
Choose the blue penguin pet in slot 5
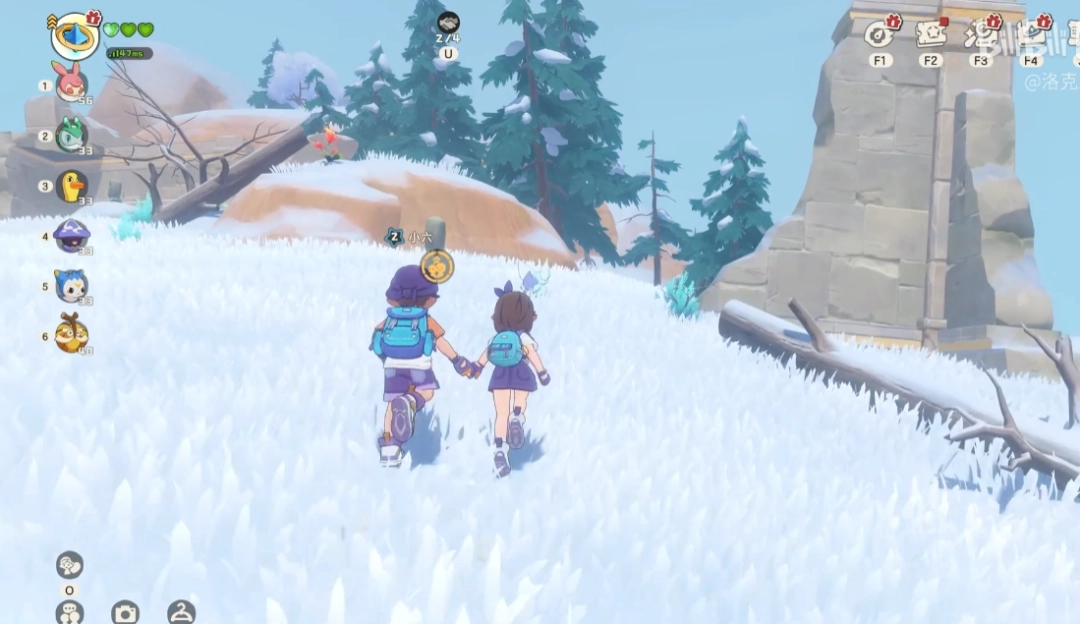click(71, 286)
